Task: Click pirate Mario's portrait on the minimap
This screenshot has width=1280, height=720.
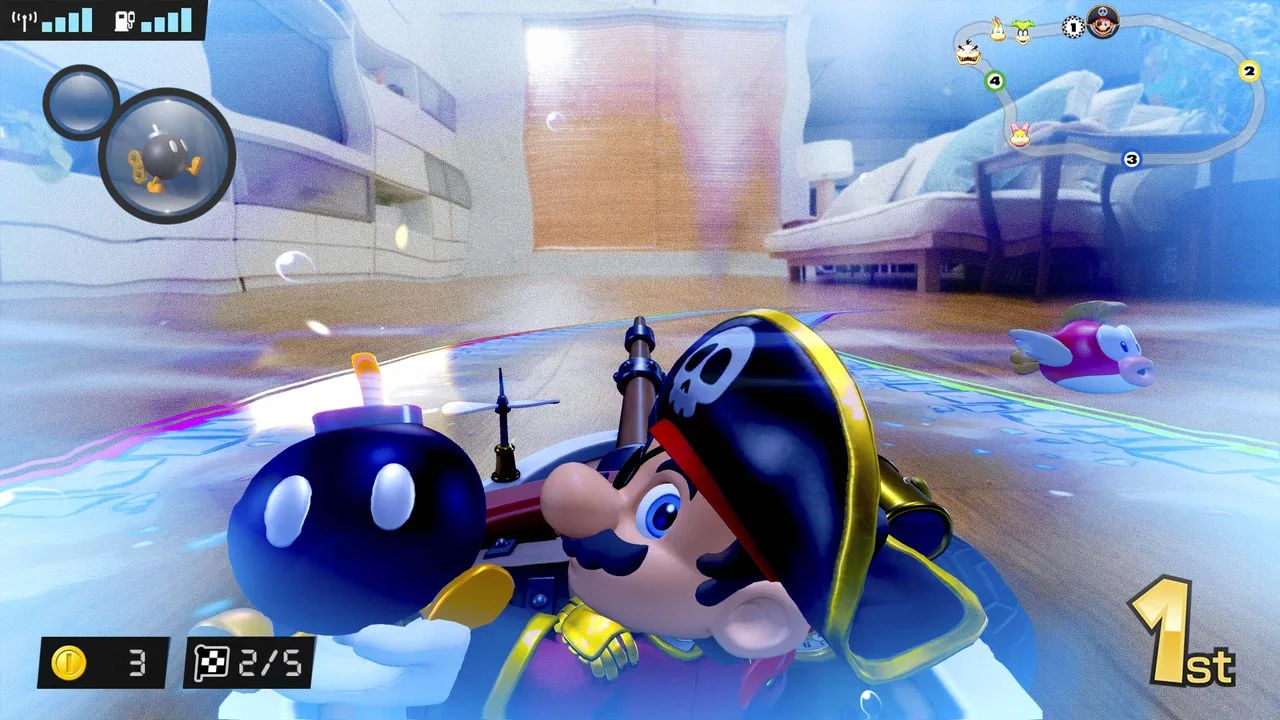Action: pyautogui.click(x=1101, y=21)
